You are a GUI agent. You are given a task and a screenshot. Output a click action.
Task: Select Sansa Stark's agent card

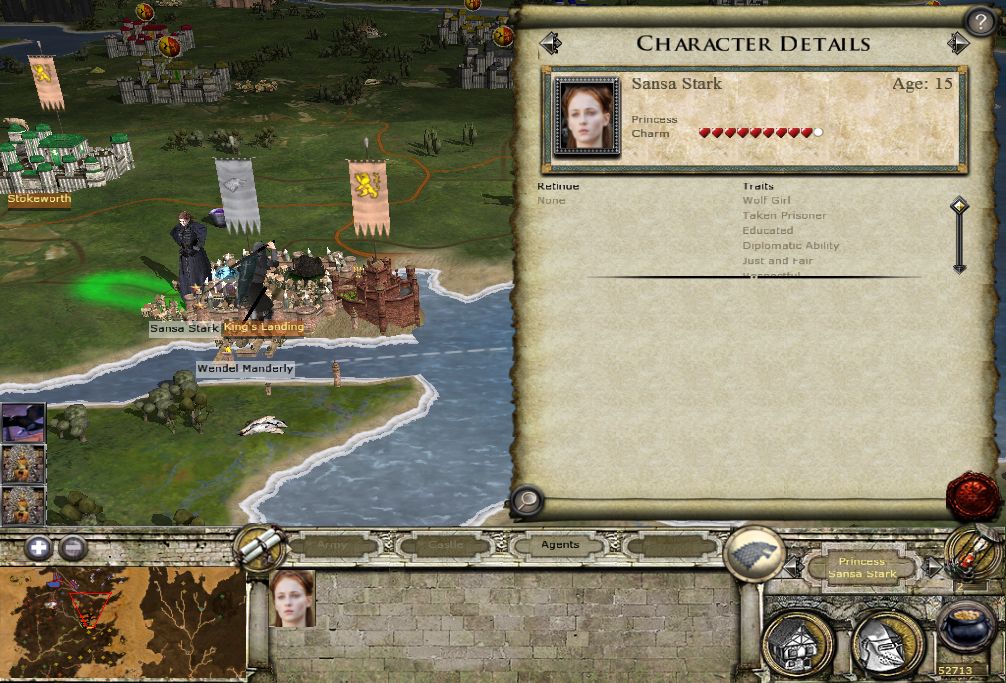292,599
